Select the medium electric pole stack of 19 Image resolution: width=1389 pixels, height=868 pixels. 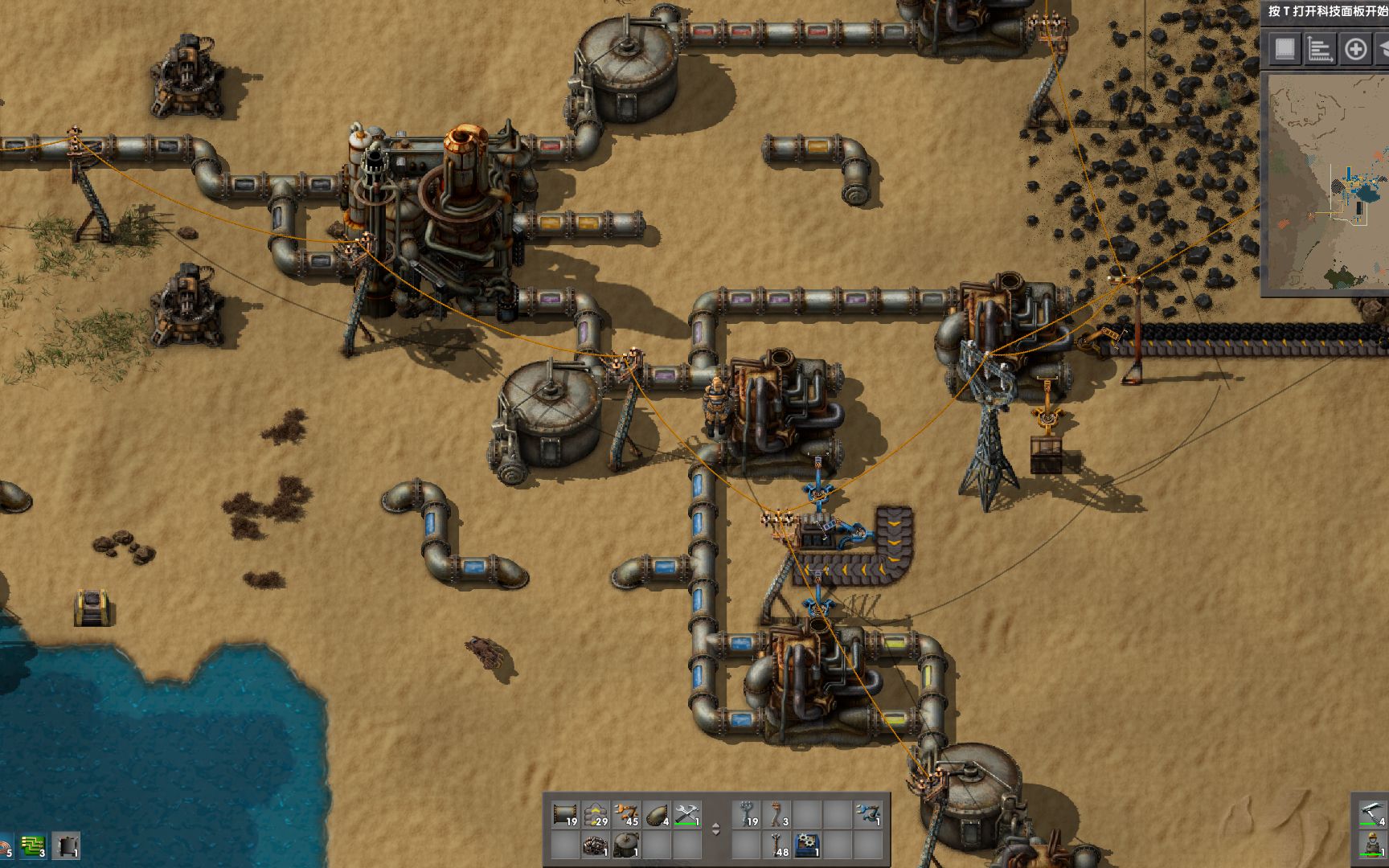(x=748, y=815)
